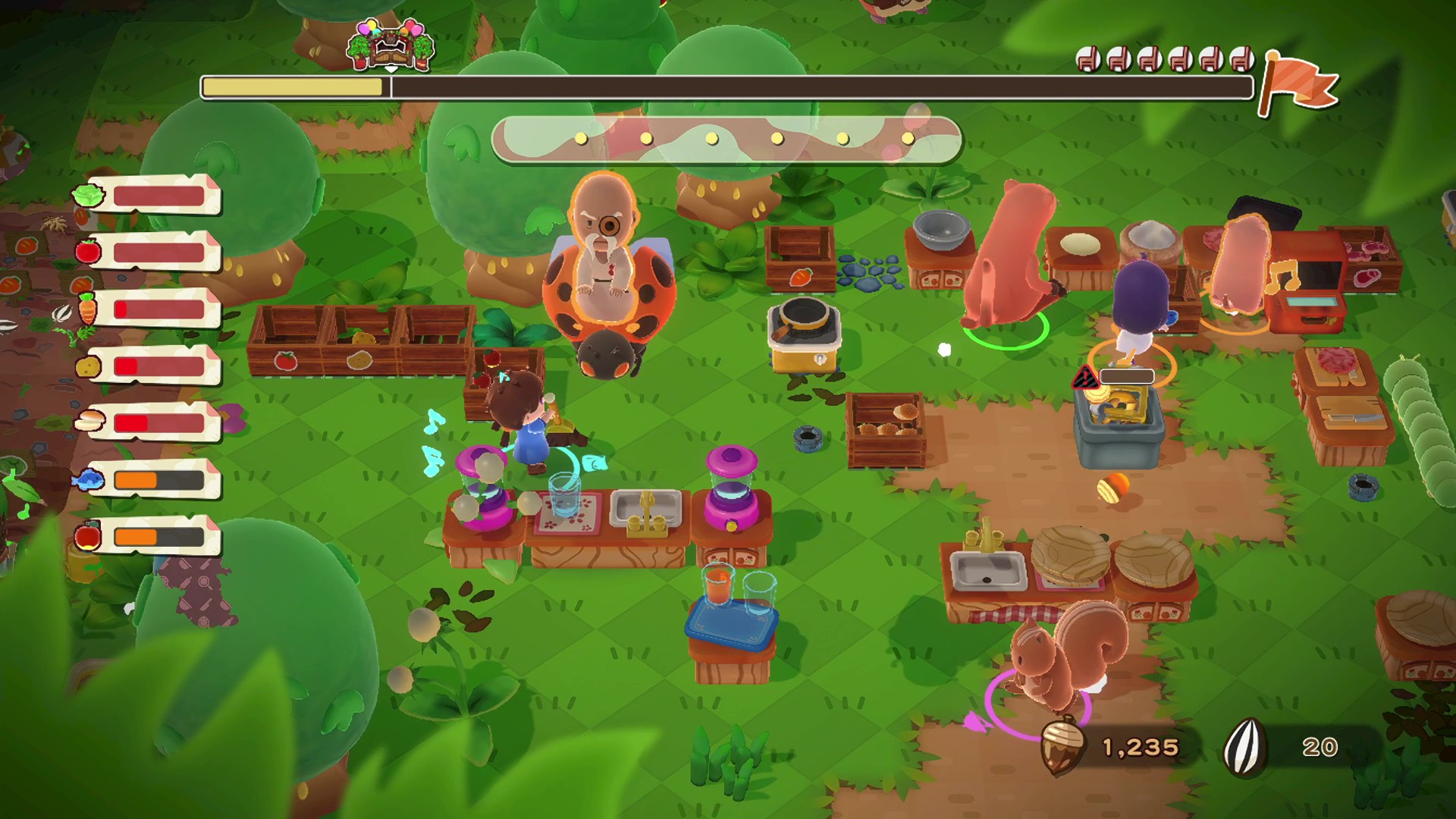This screenshot has height=819, width=1456.
Task: Select the lettuce ingredient icon
Action: (88, 195)
